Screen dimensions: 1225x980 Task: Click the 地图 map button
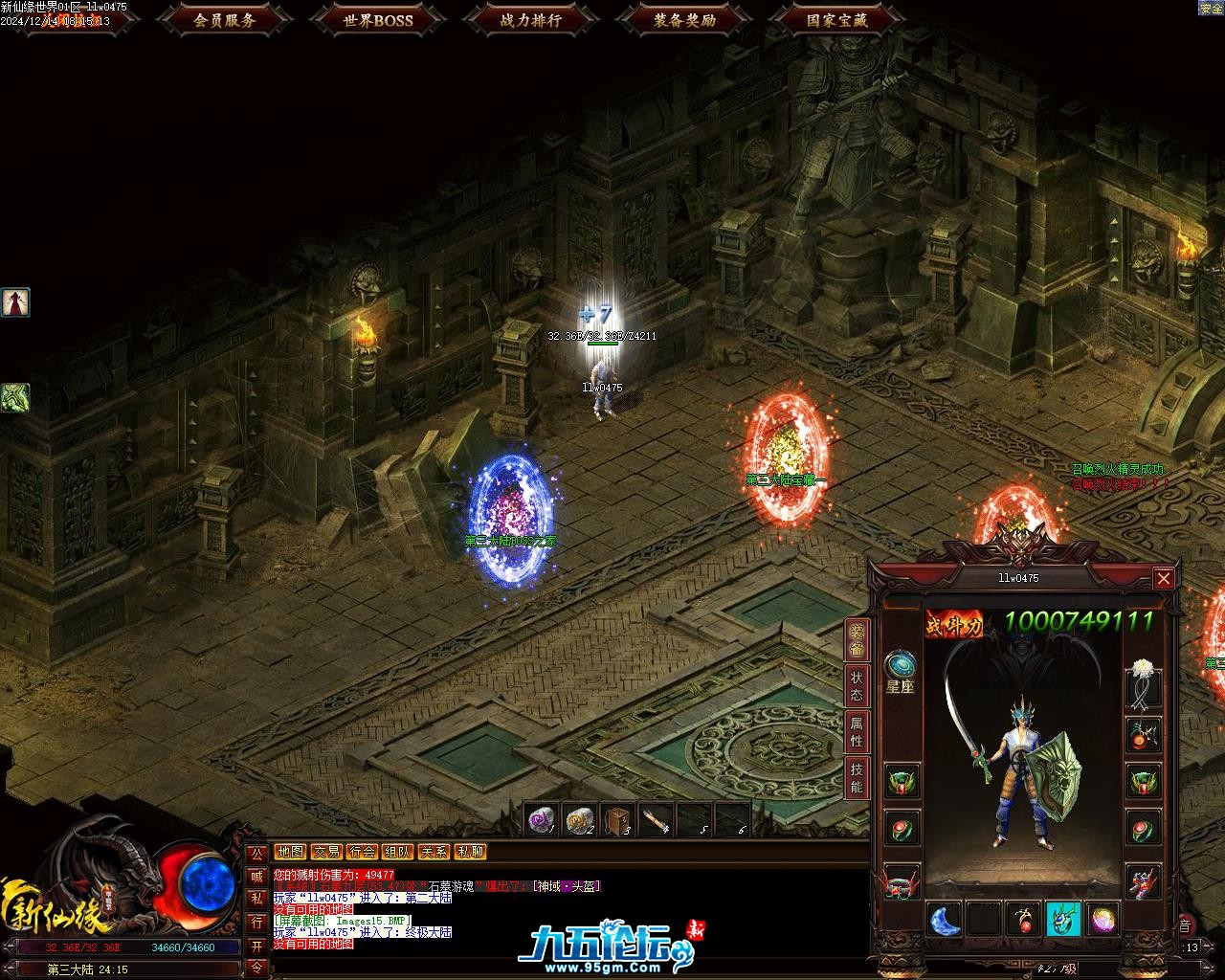(290, 852)
